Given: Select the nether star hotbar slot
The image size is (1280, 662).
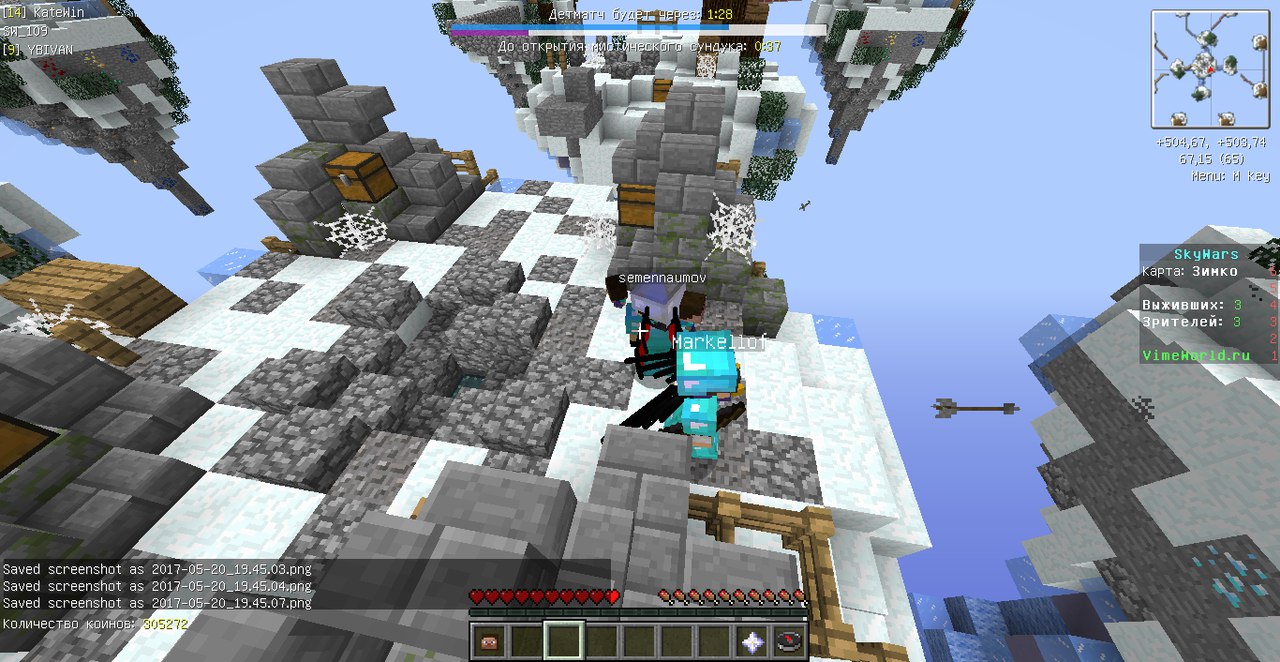Looking at the screenshot, I should 752,641.
